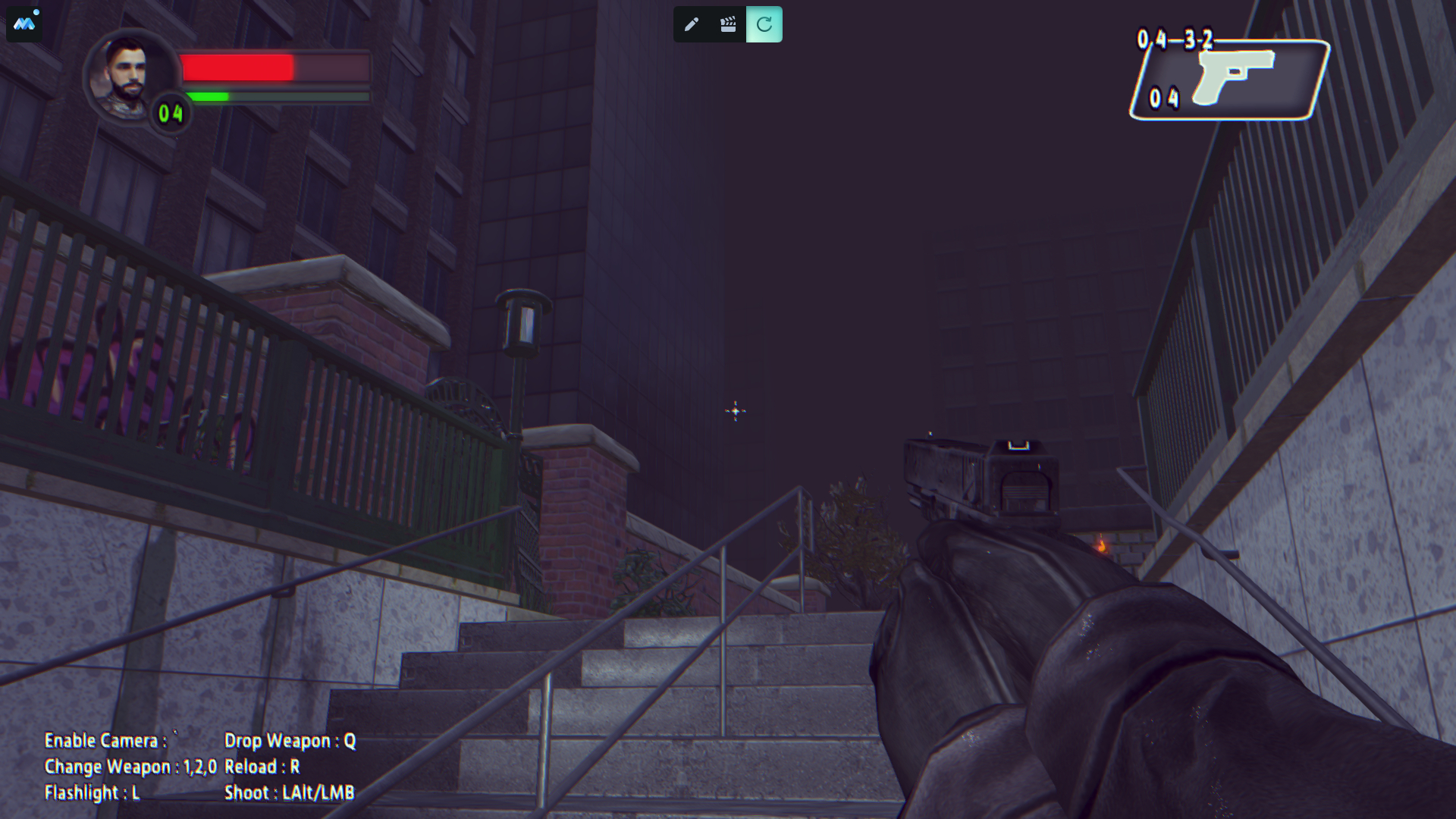The image size is (1456, 819).
Task: Activate the highlighted refresh arrow button
Action: tap(764, 25)
